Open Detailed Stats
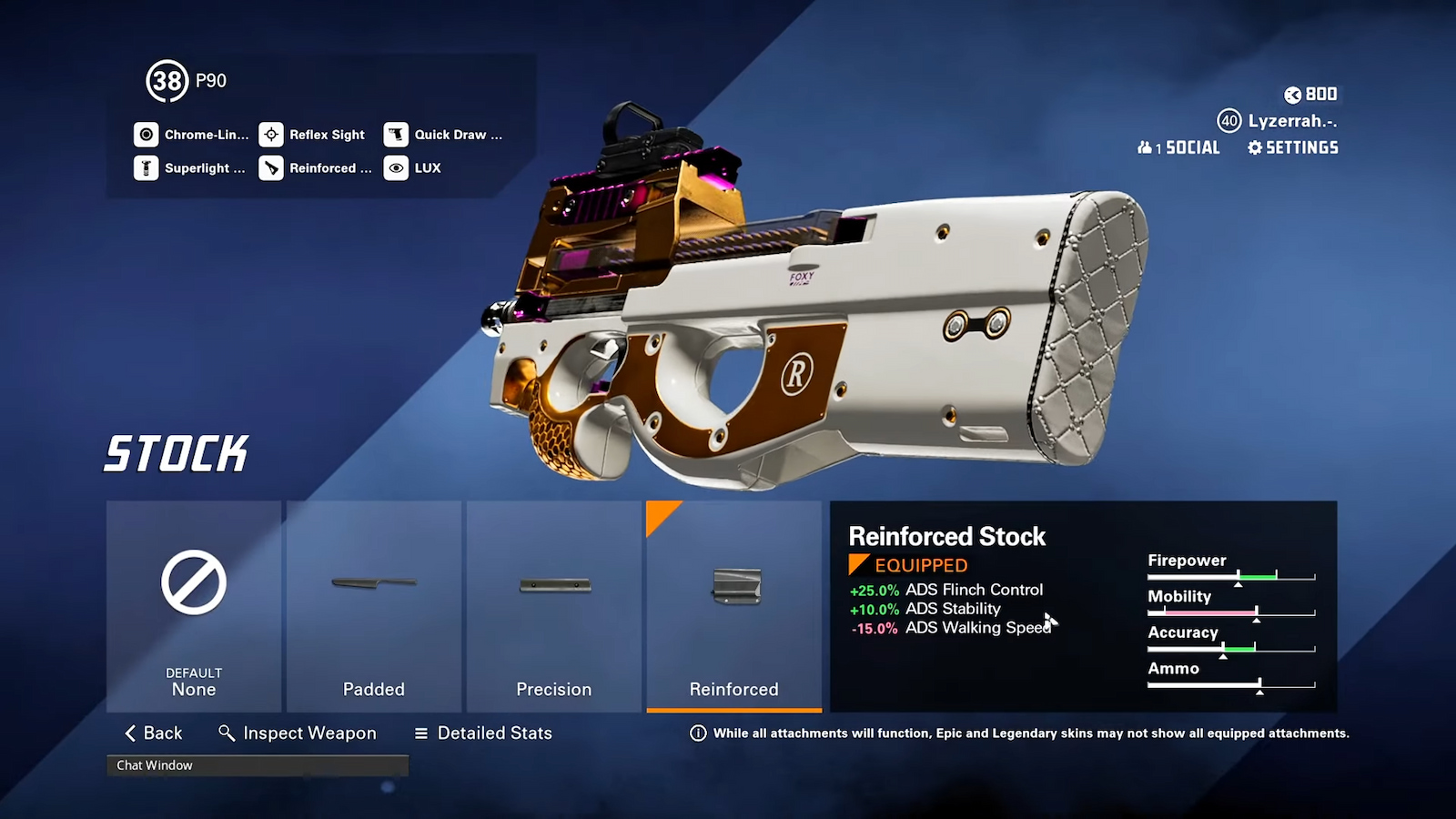 482,733
